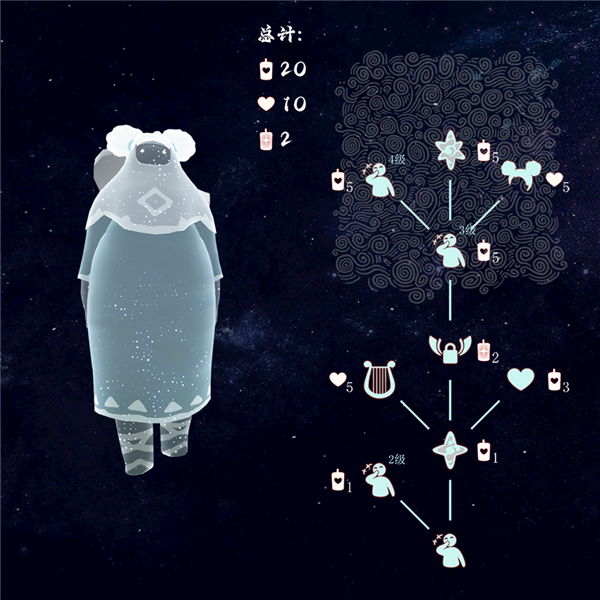Pick the solid heart node

(521, 380)
